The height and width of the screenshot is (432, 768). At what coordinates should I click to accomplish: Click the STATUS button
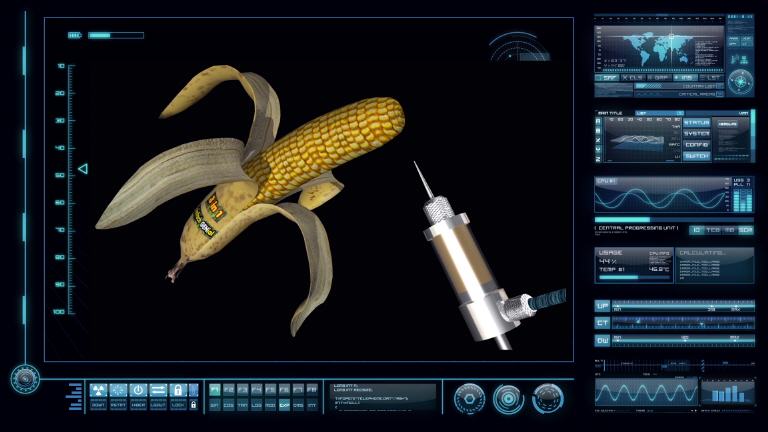697,123
